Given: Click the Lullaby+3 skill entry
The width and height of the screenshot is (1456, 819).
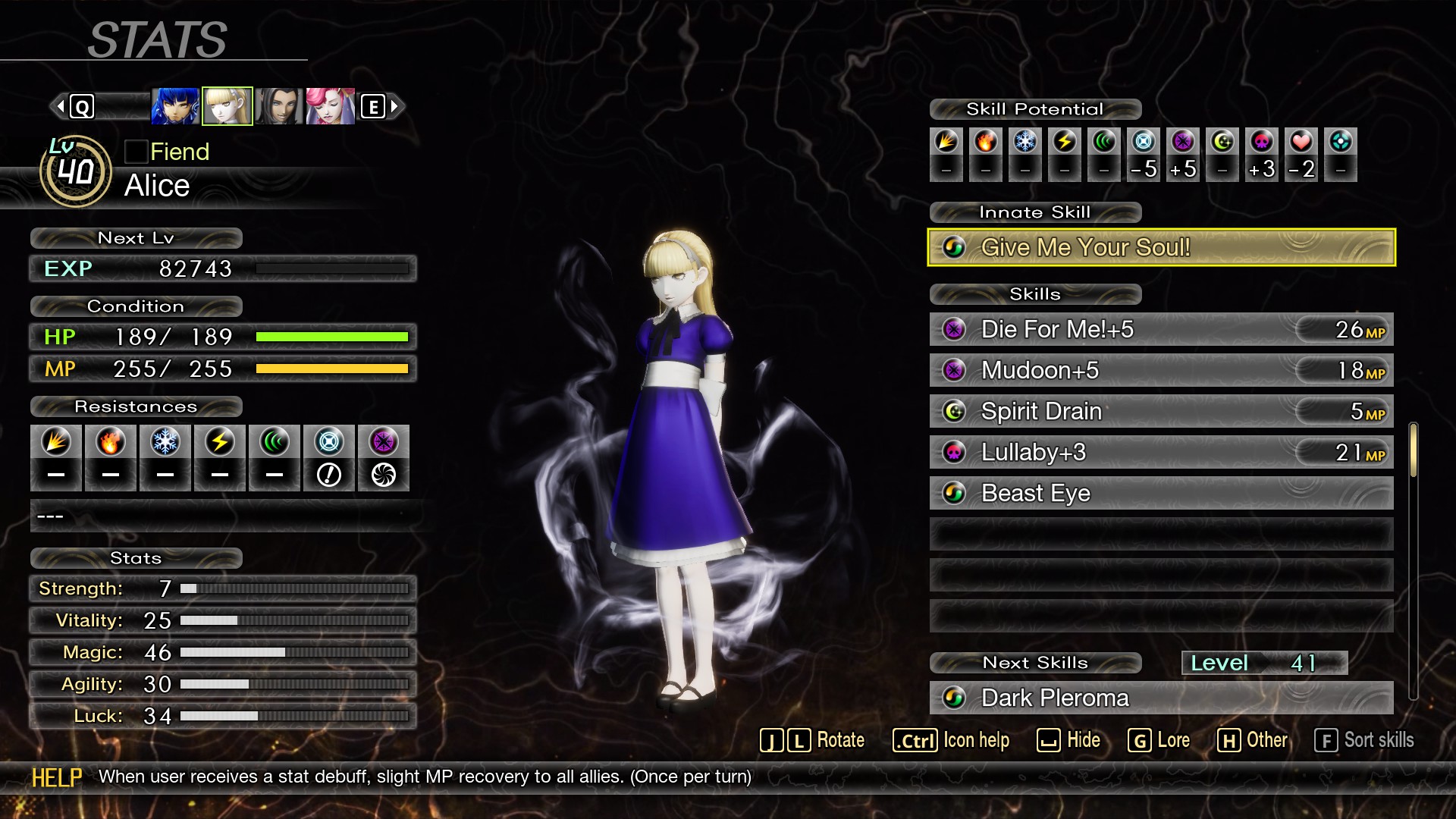Looking at the screenshot, I should 1161,452.
